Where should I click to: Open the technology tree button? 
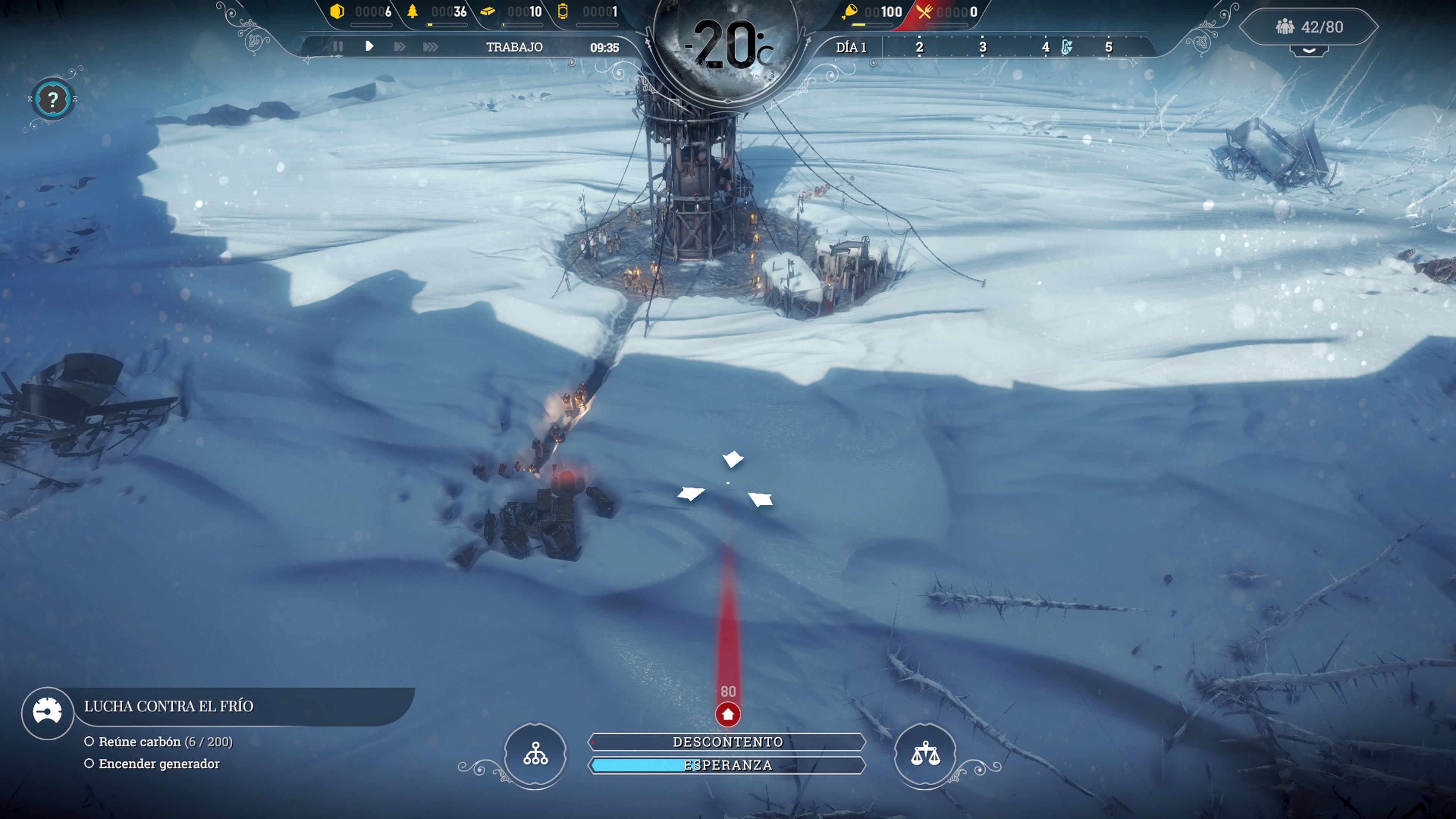point(535,754)
